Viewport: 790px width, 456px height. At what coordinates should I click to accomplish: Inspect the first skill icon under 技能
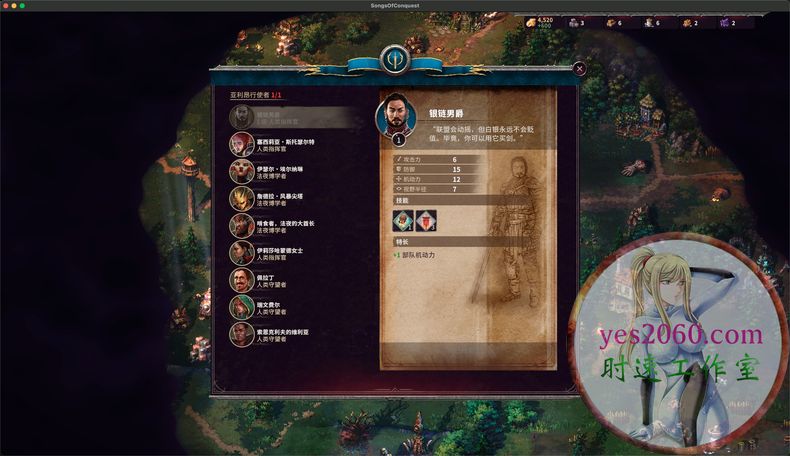coord(404,220)
